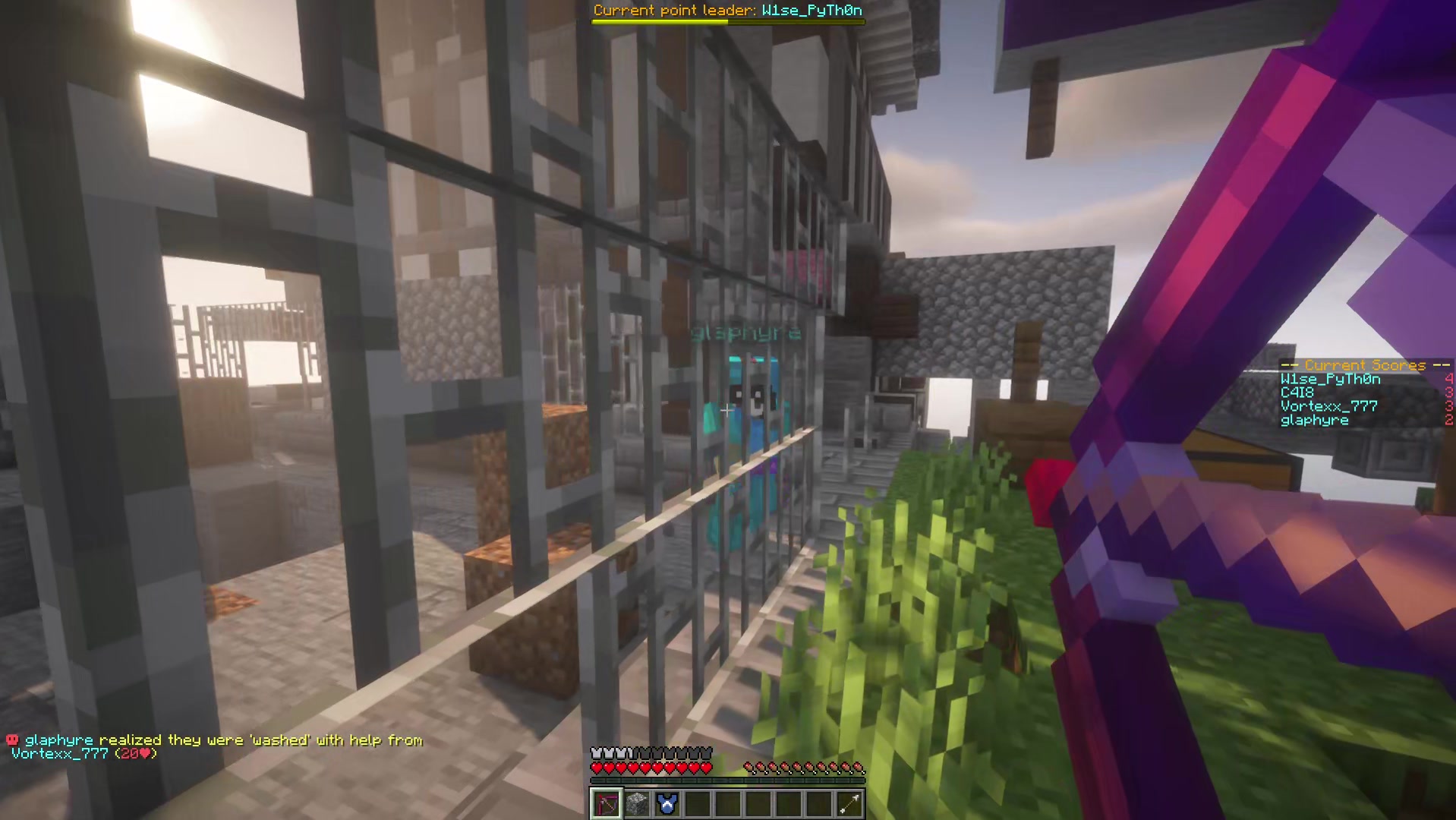The width and height of the screenshot is (1456, 820).
Task: Click the crosshair at screen center
Action: 728,410
